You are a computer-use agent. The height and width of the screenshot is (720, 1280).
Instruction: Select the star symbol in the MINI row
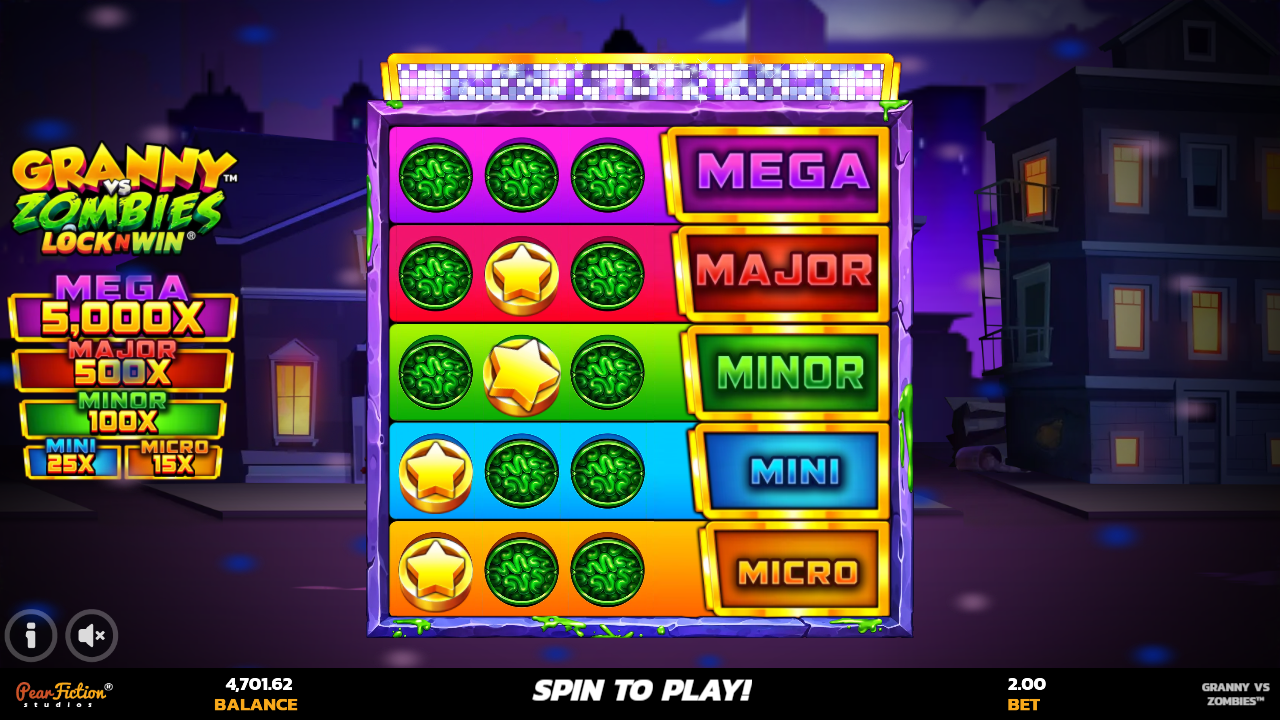point(434,470)
